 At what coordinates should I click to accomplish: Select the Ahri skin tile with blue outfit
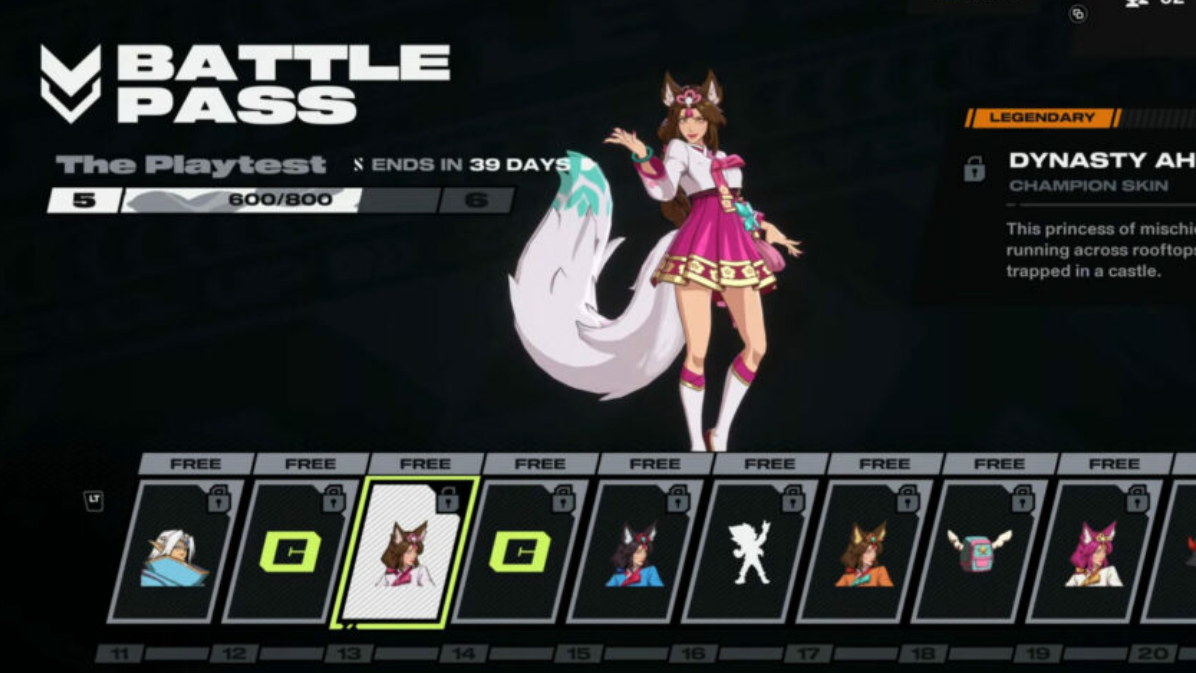pyautogui.click(x=635, y=552)
